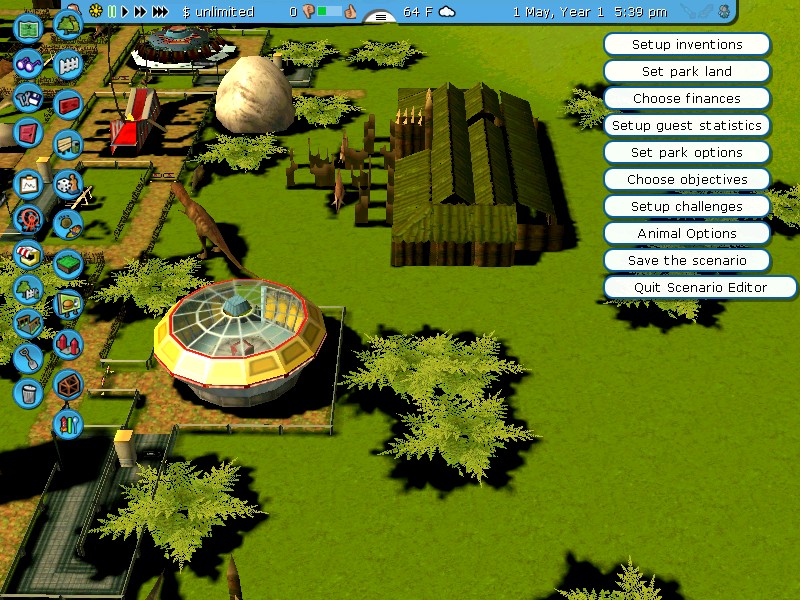The width and height of the screenshot is (800, 600).
Task: Open Setup guest statistics
Action: [686, 126]
